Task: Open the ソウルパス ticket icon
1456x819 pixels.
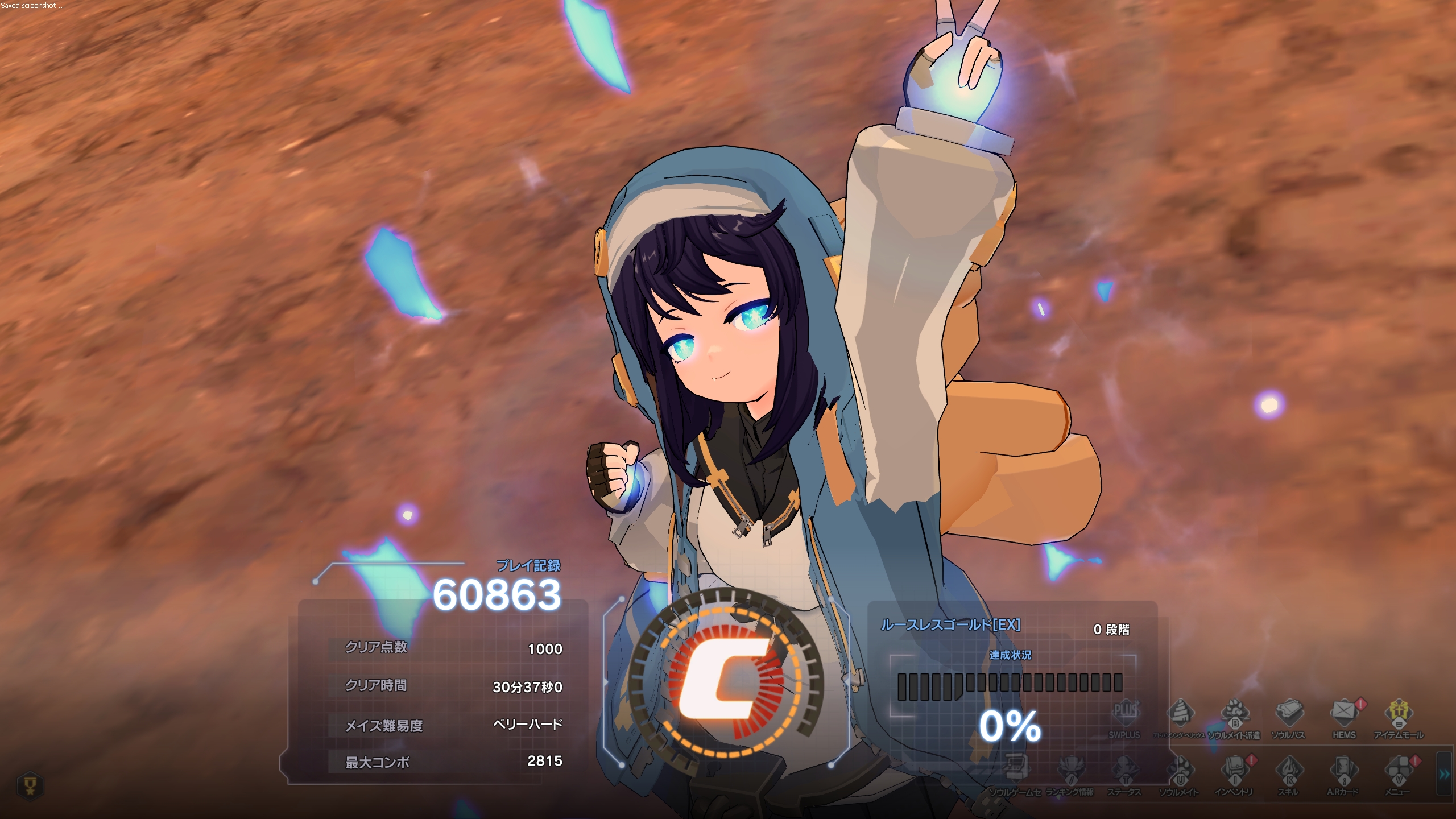Action: [1289, 713]
